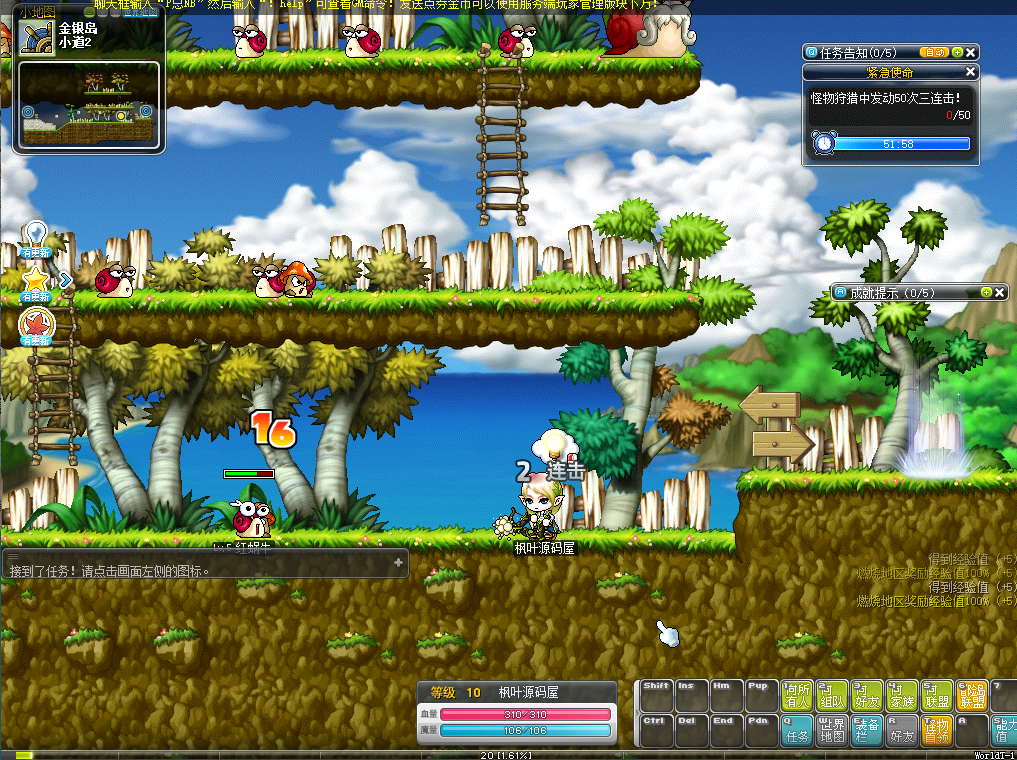The image size is (1017, 760).
Task: Close the 成就提示 achievement hint bar
Action: point(1001,292)
